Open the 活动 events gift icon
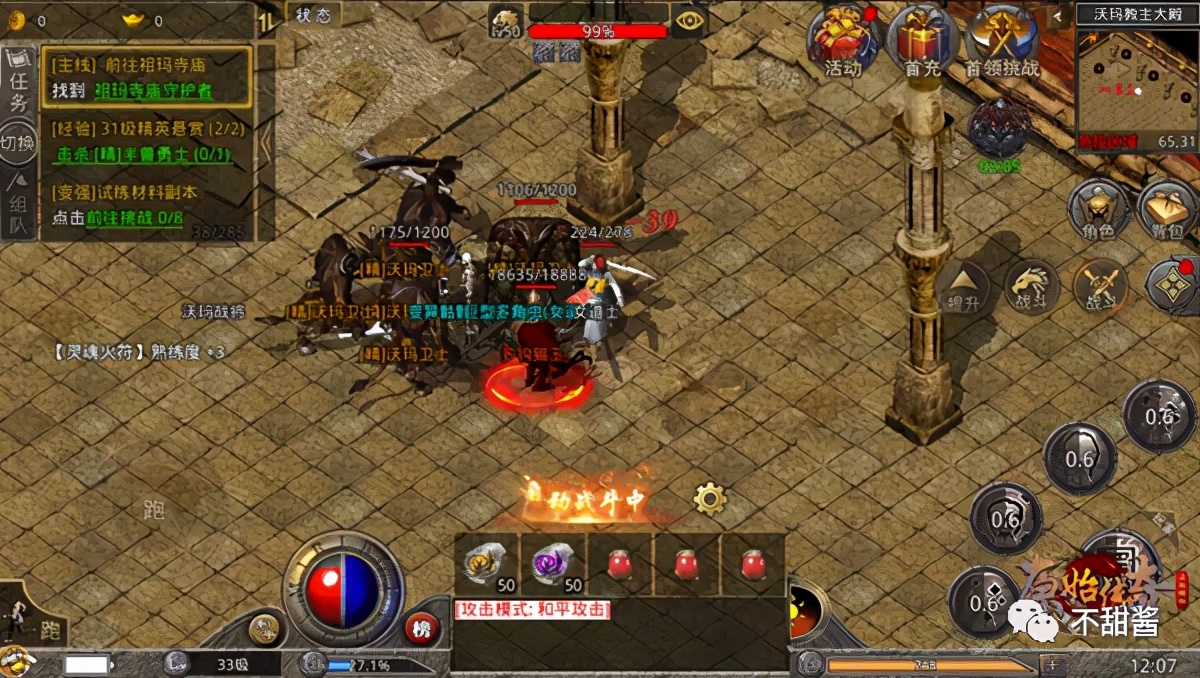Image resolution: width=1200 pixels, height=678 pixels. [843, 40]
